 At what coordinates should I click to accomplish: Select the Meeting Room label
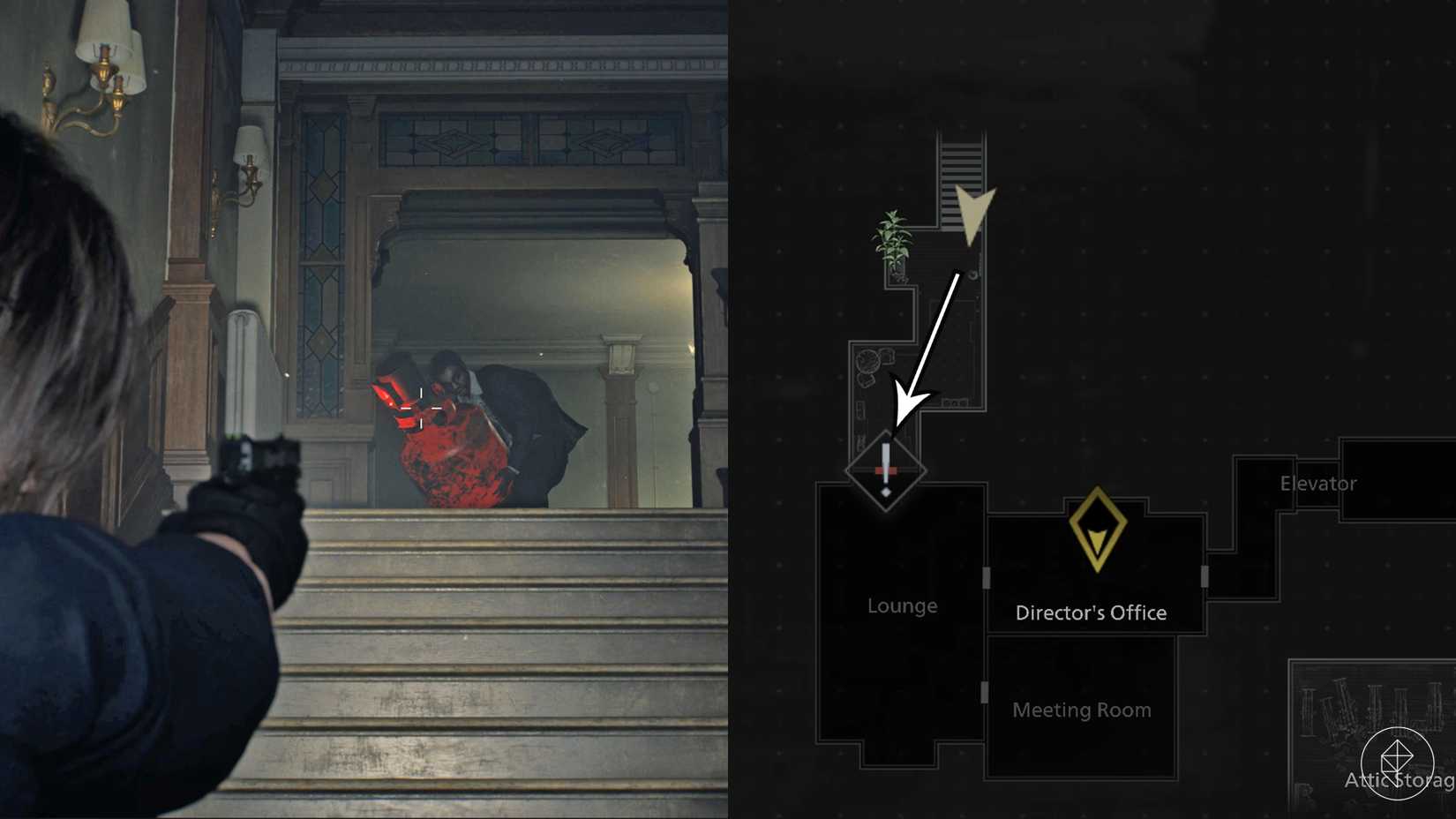point(1082,710)
